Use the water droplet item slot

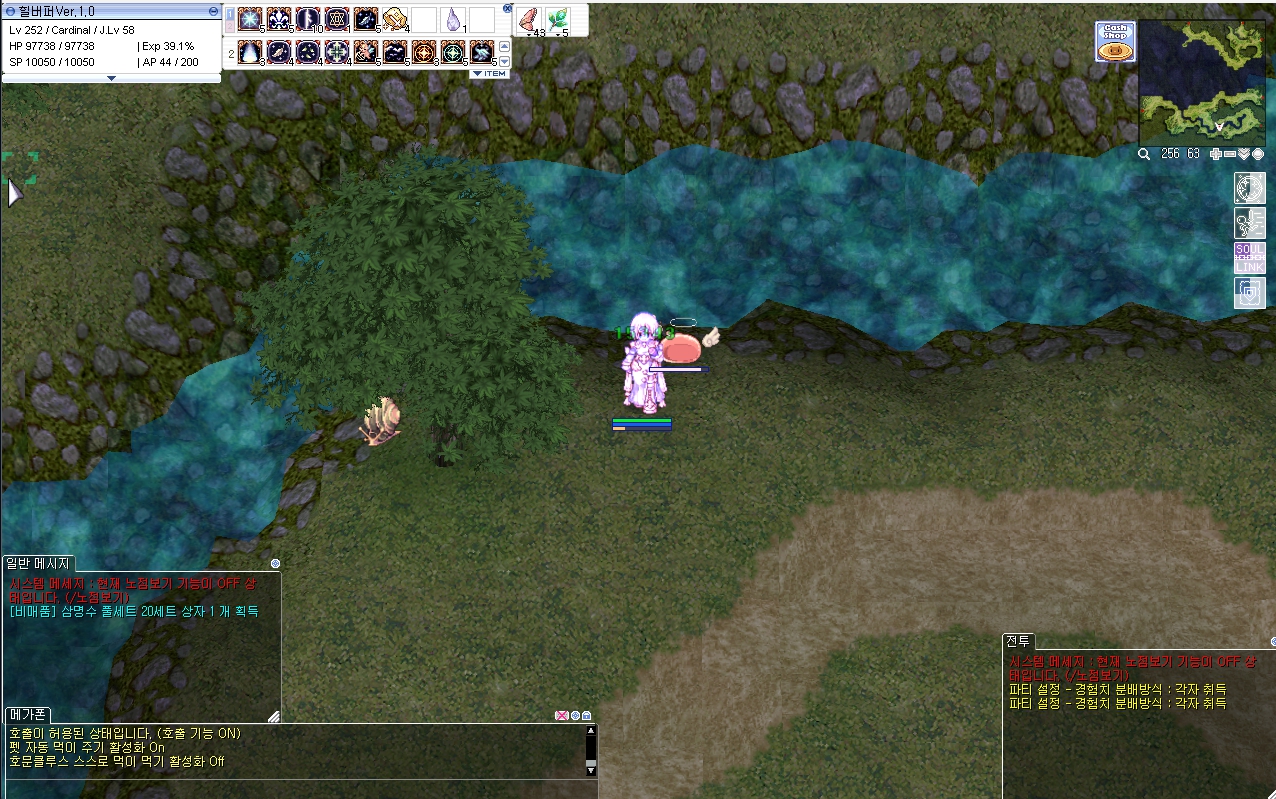pos(453,19)
